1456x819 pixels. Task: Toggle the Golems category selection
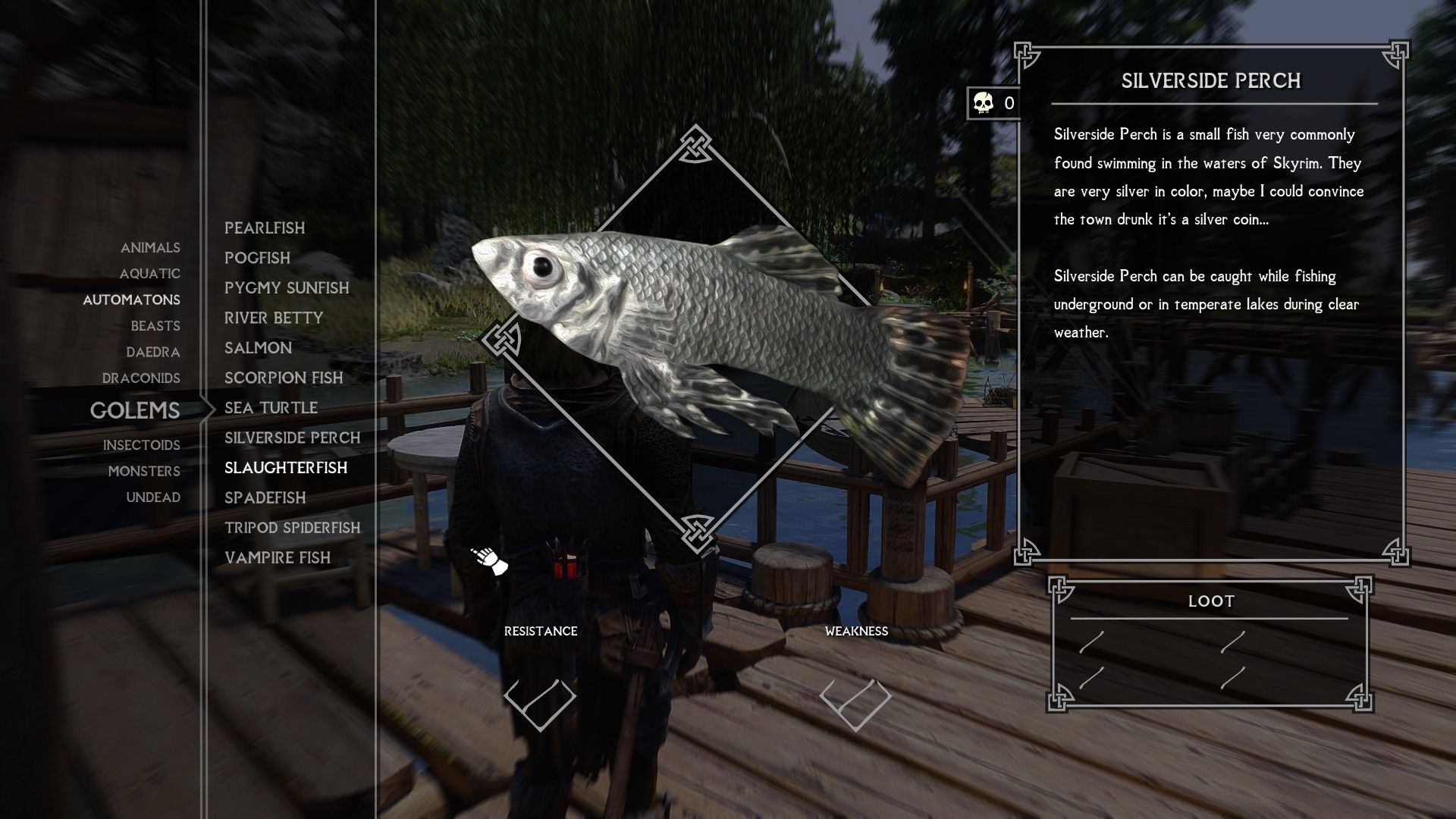(x=135, y=411)
